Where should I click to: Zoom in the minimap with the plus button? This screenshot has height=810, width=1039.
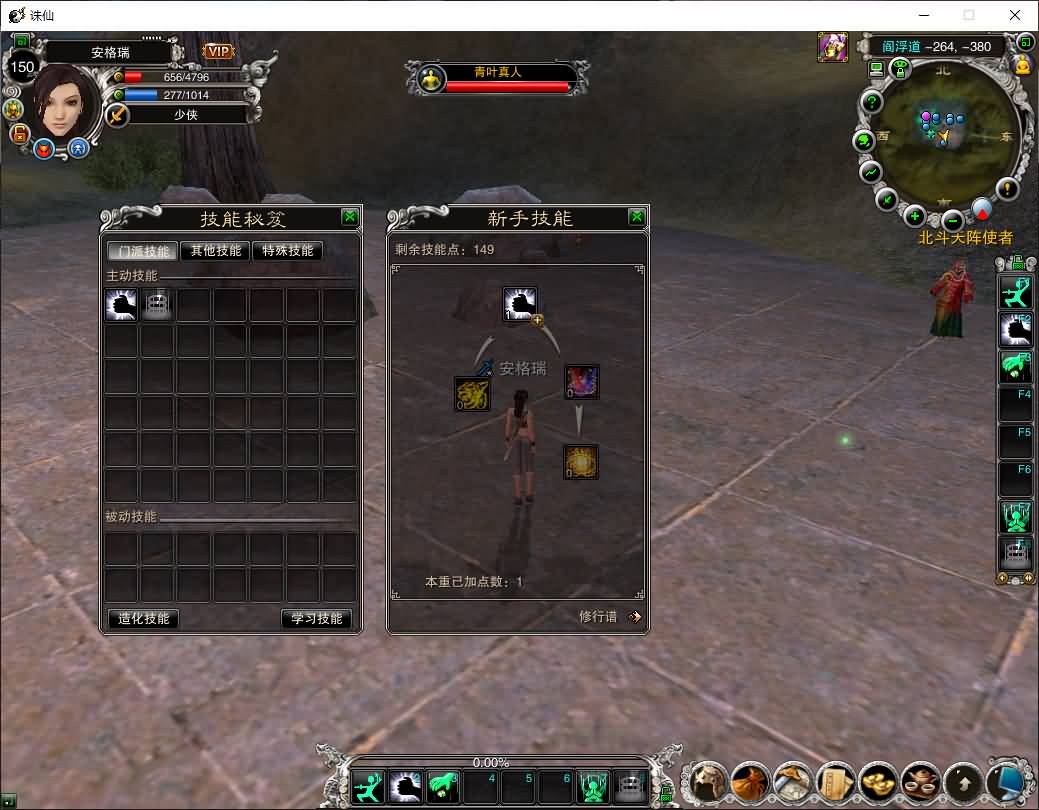pos(914,215)
